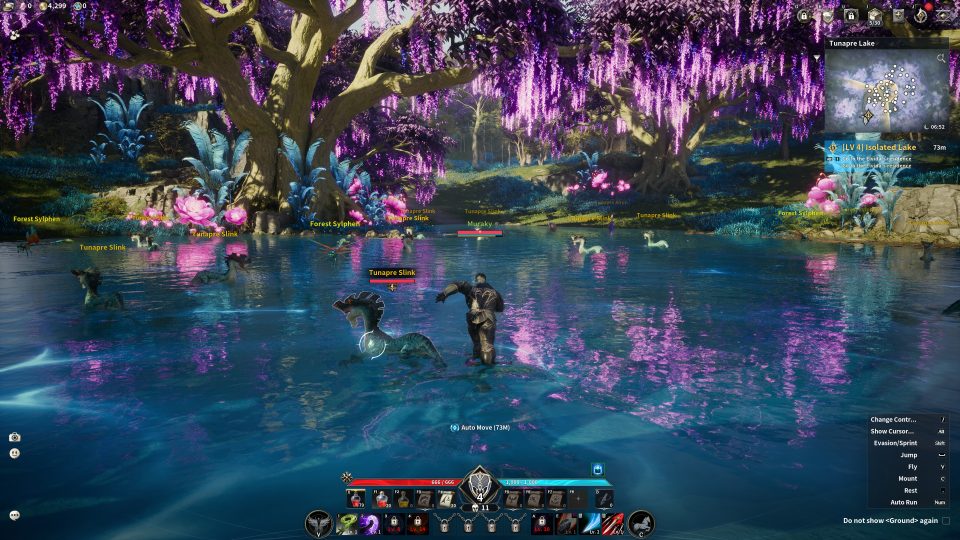Use the green whirlwind skill
Screen dimensions: 960x540
348,523
